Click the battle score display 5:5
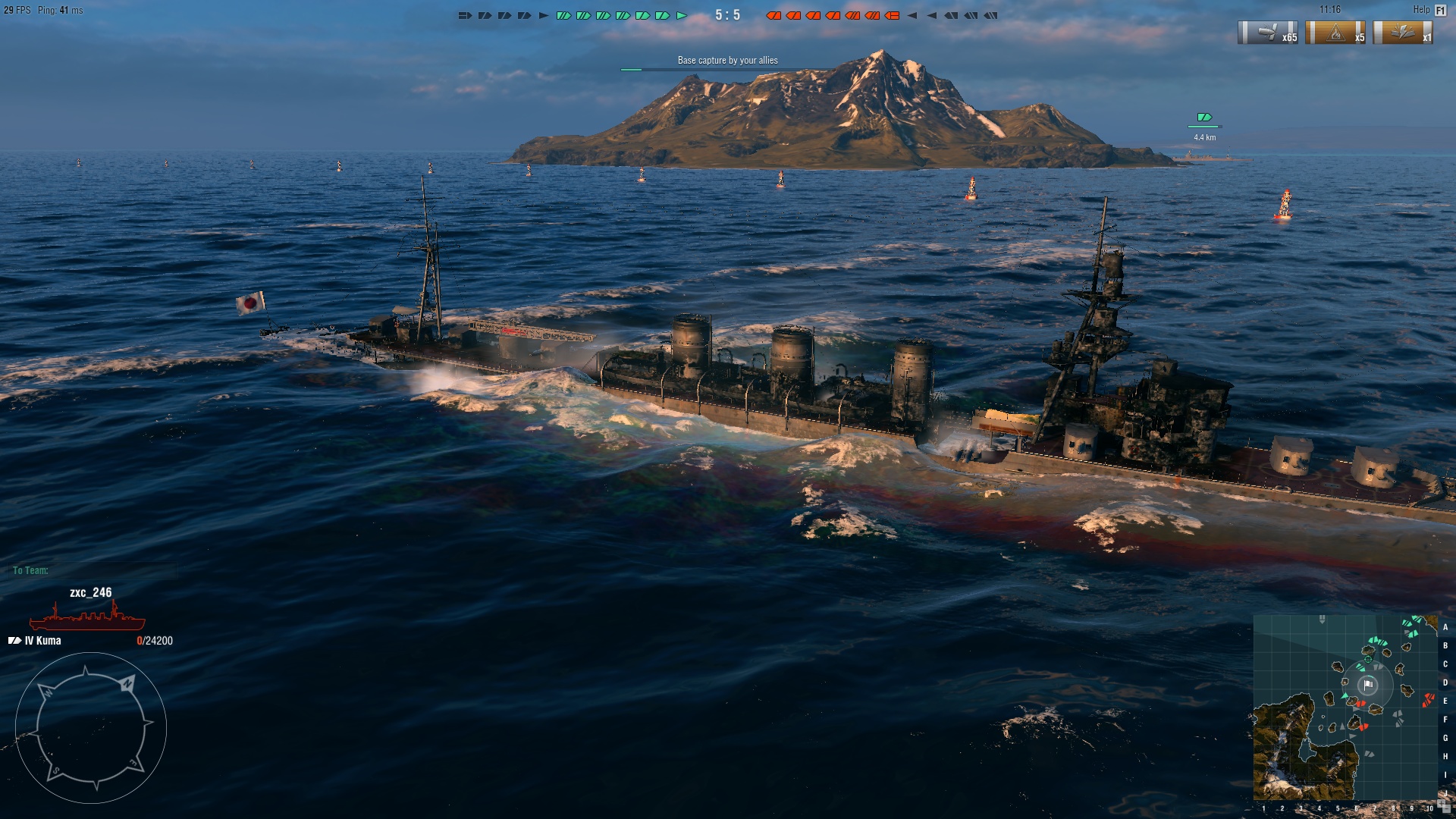 click(x=729, y=13)
